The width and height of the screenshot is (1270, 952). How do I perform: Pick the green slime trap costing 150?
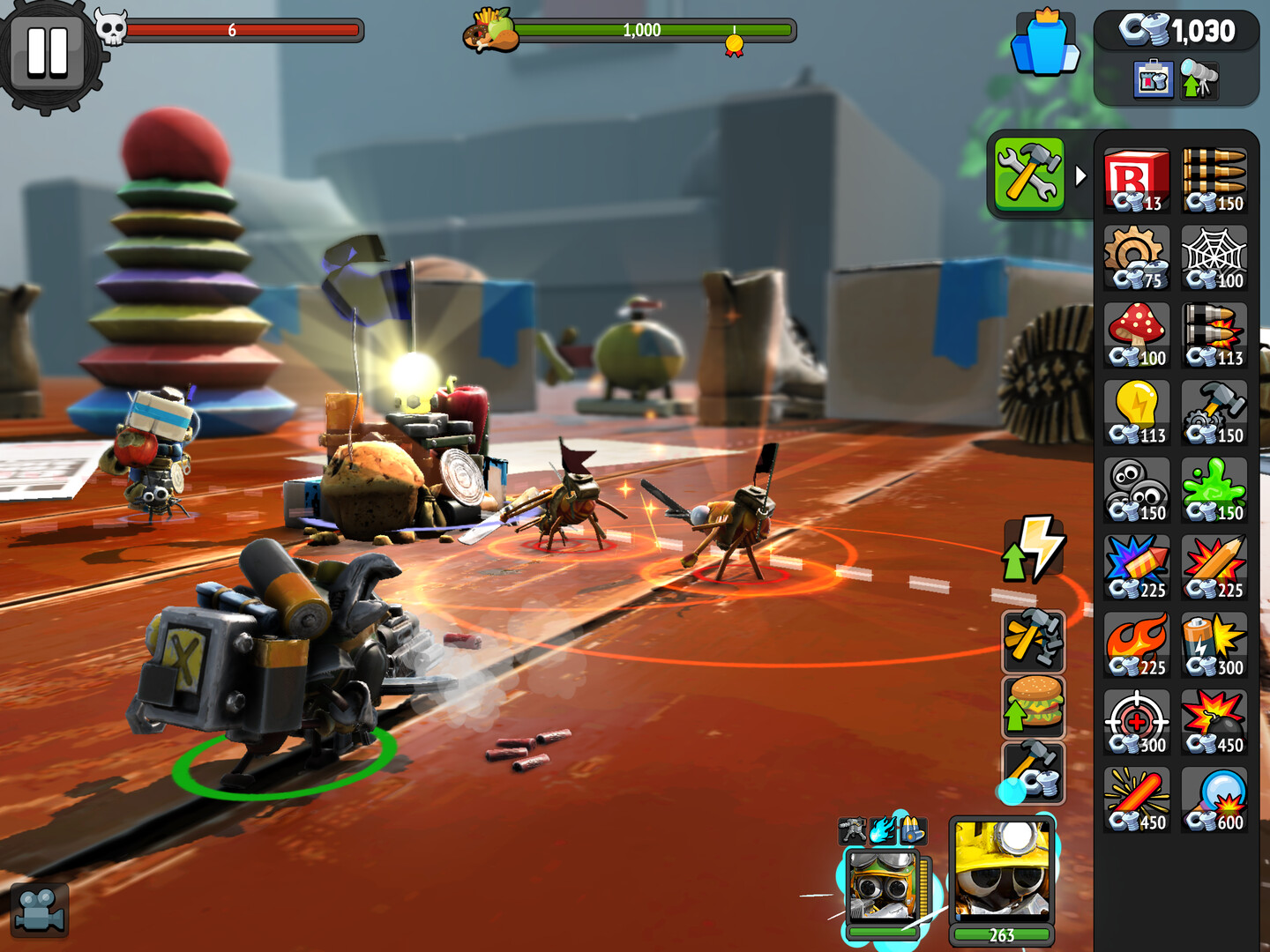pyautogui.click(x=1214, y=488)
